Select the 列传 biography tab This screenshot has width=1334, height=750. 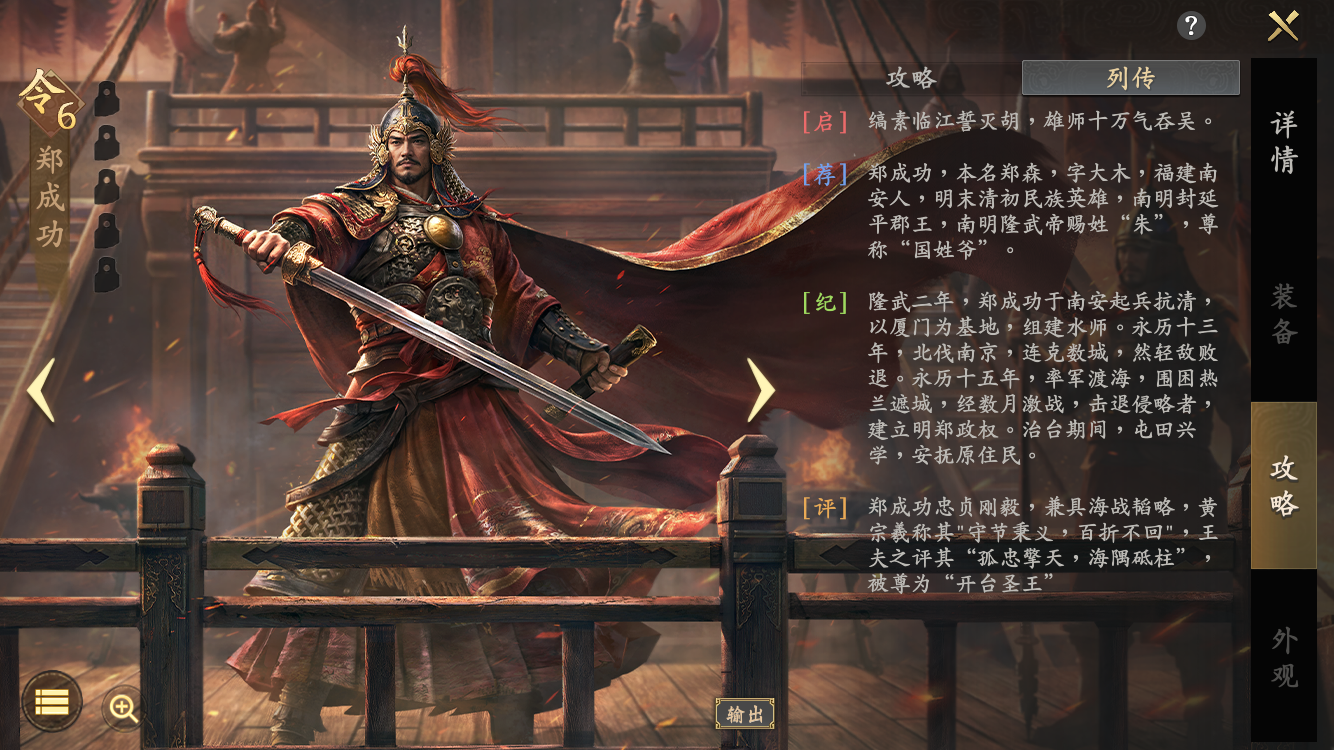[1131, 75]
